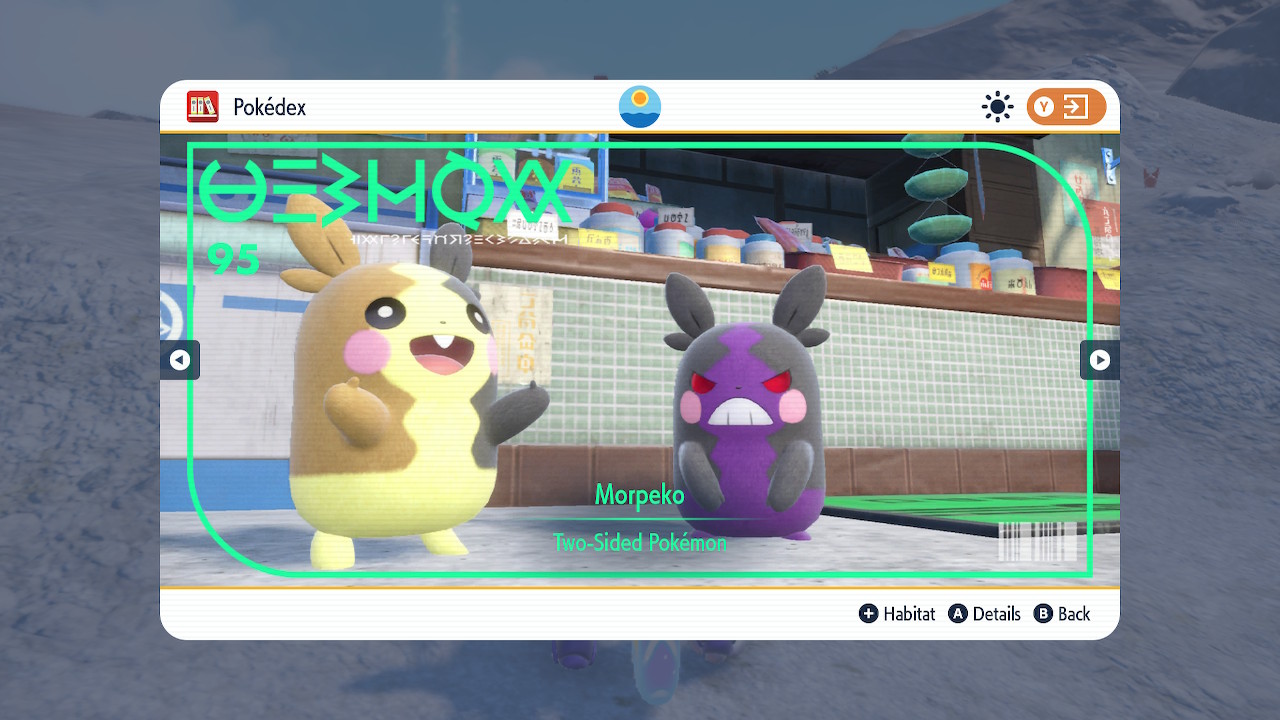Exit the Pokédex with the orange button

[1066, 107]
